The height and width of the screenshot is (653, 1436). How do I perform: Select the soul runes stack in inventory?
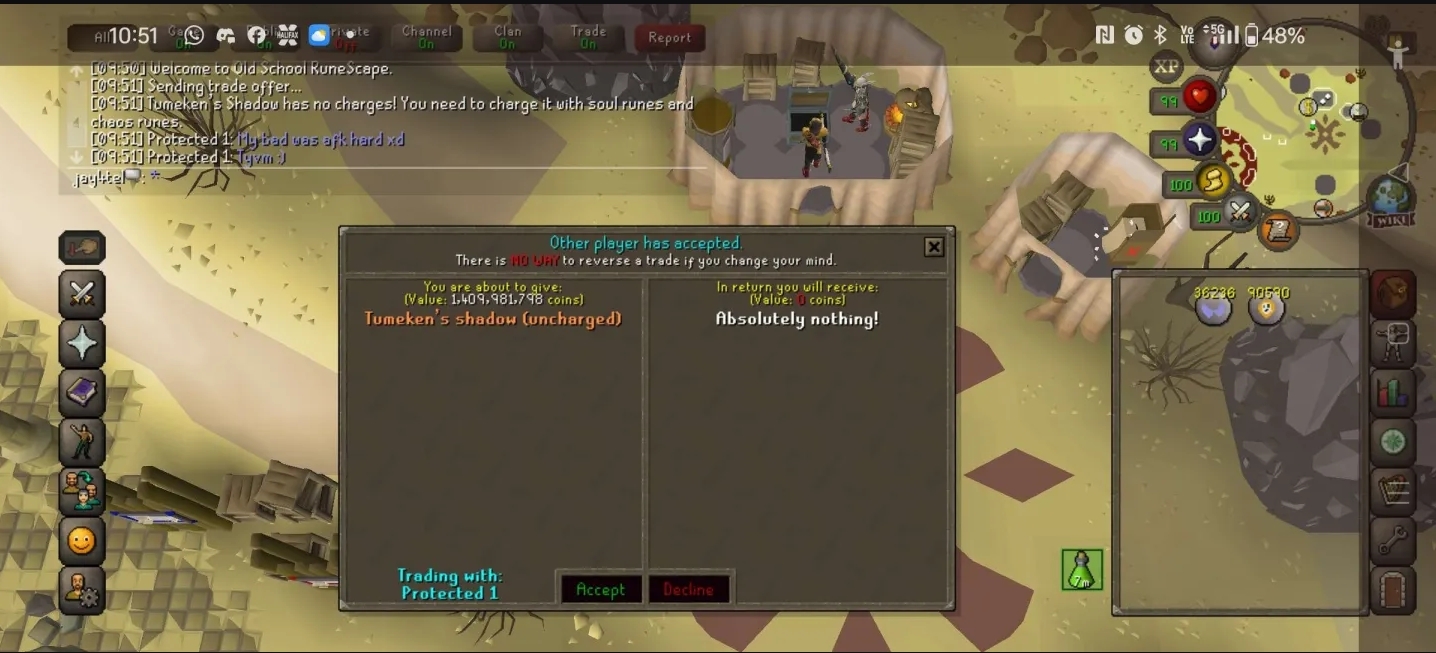coord(1214,308)
